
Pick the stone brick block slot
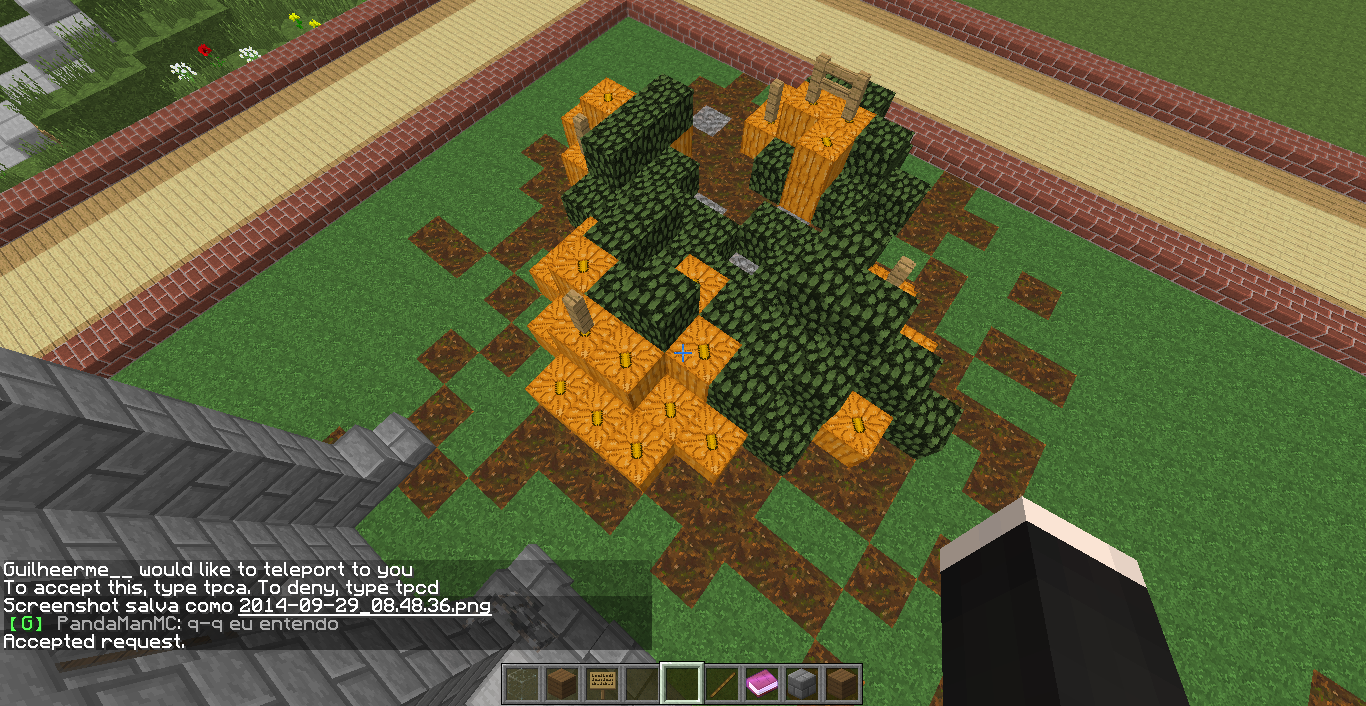coord(802,684)
